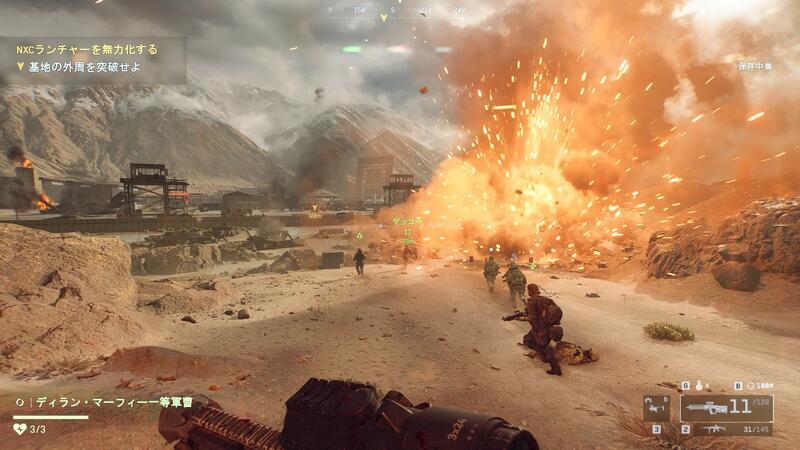
Task: Select the grenade icon
Action: (x=700, y=385)
